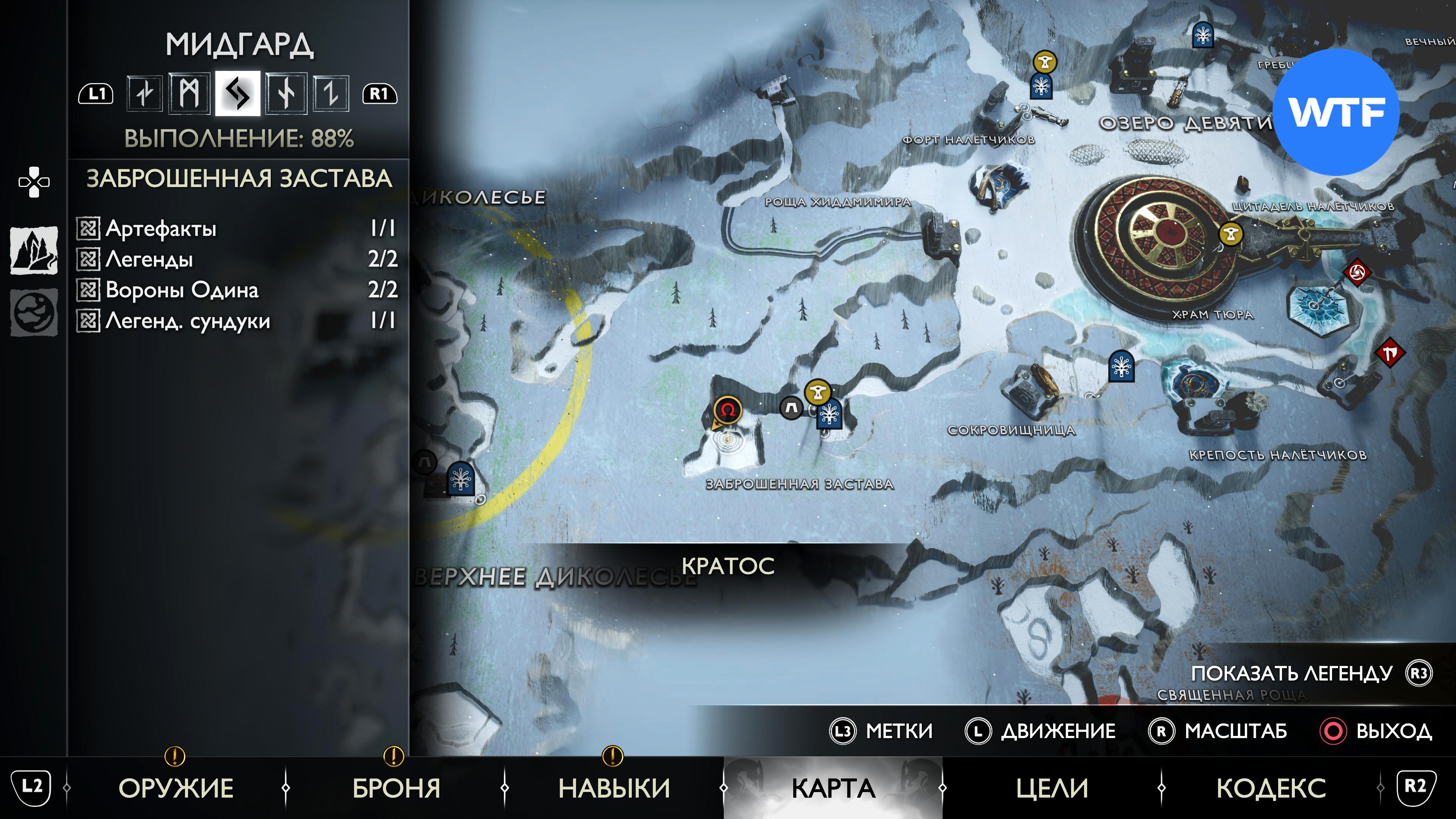Select the Карта tab
Image resolution: width=1456 pixels, height=819 pixels.
point(833,788)
